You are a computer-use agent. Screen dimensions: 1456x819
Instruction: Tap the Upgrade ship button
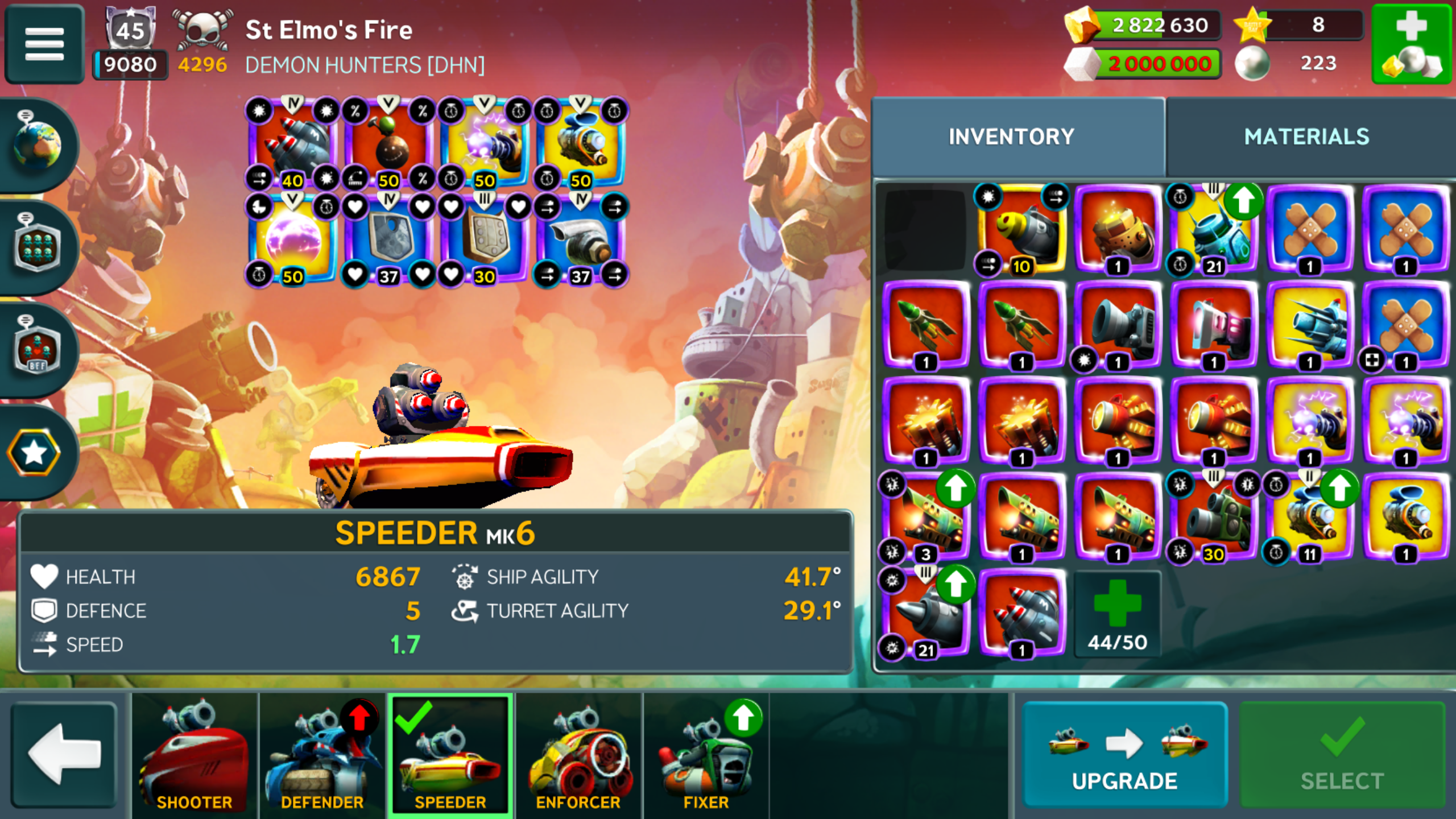[1124, 754]
